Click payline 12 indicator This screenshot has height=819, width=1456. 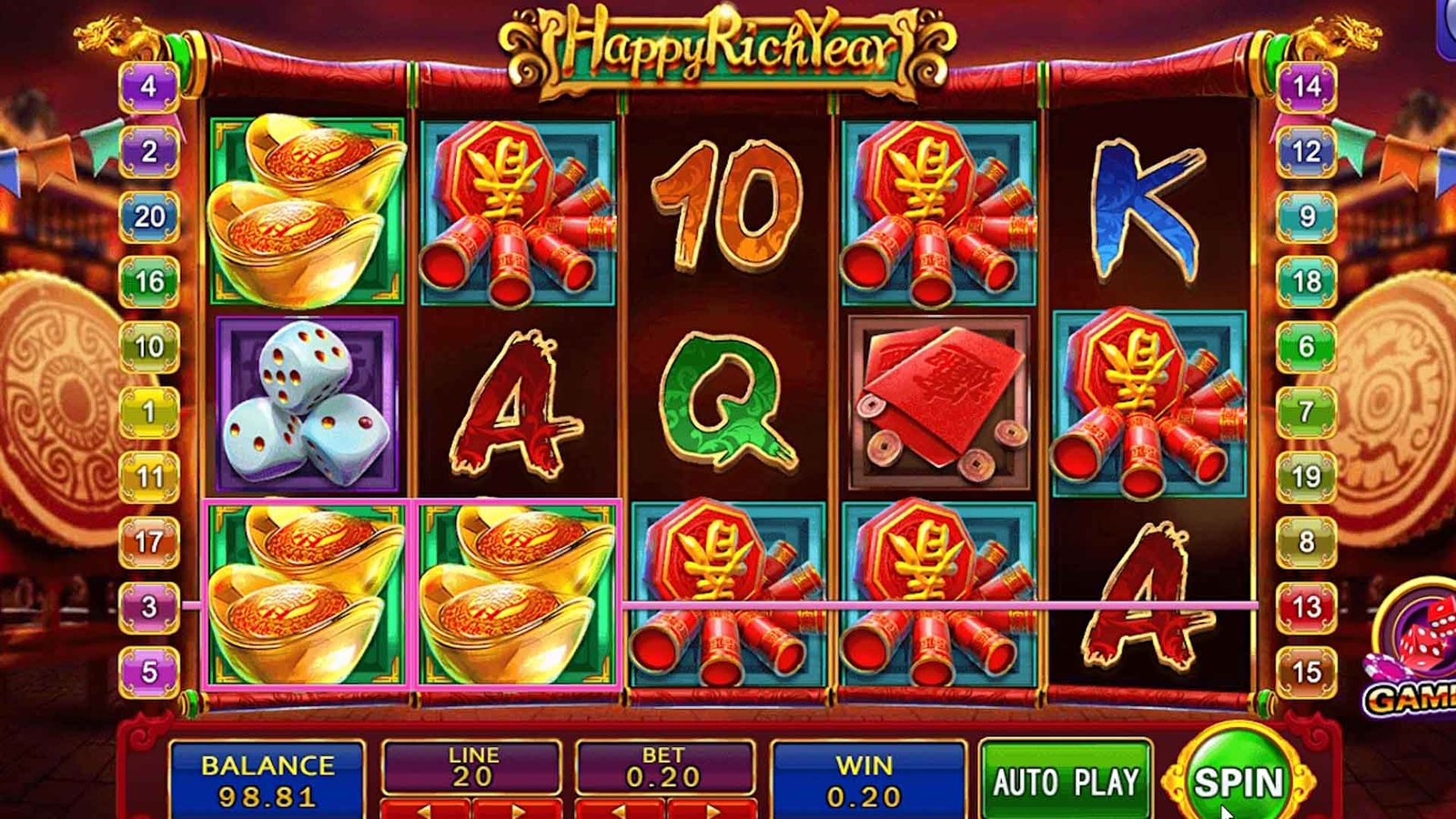tap(1307, 151)
